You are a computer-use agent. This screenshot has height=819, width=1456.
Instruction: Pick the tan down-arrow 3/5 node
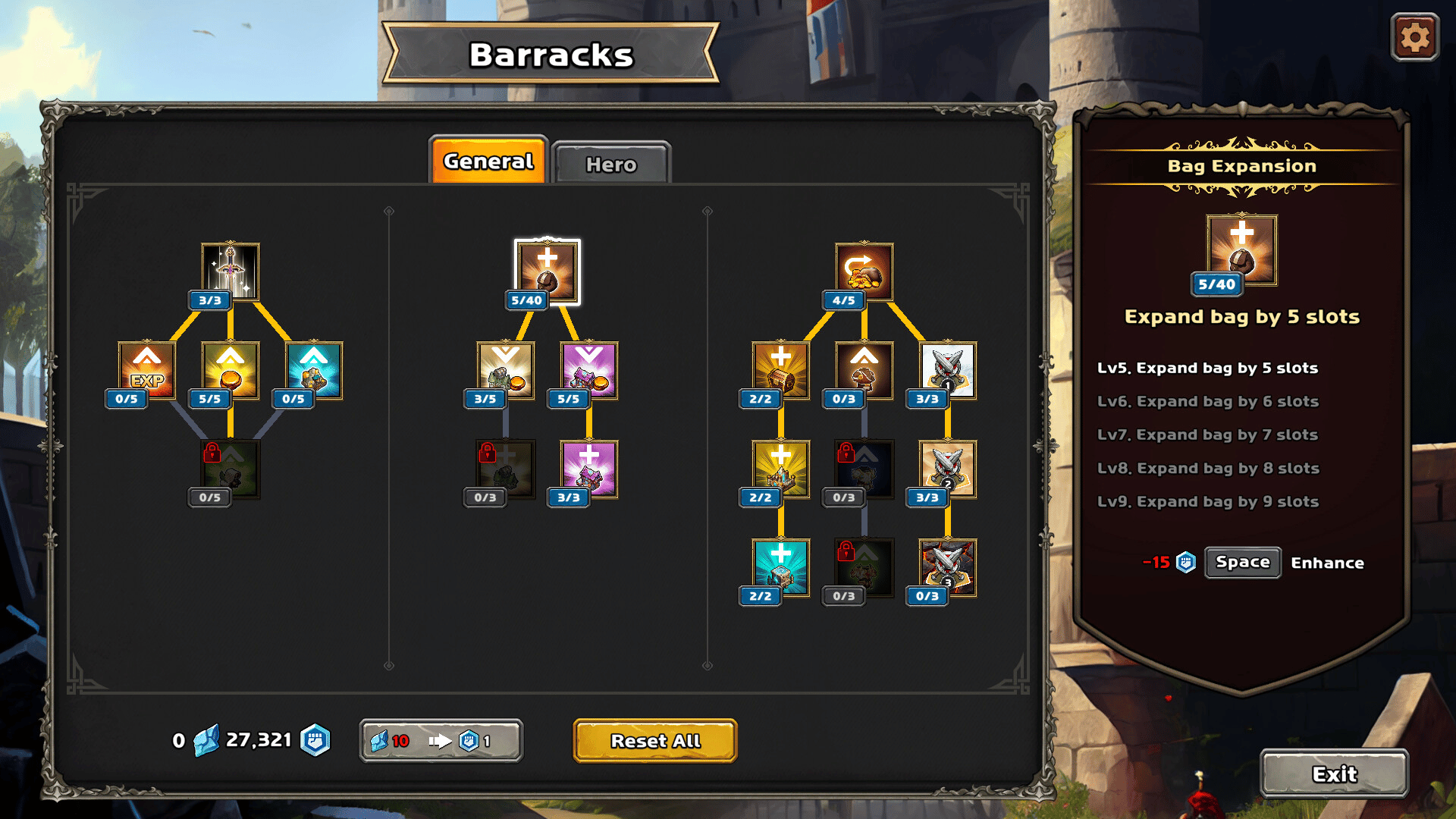tap(506, 370)
